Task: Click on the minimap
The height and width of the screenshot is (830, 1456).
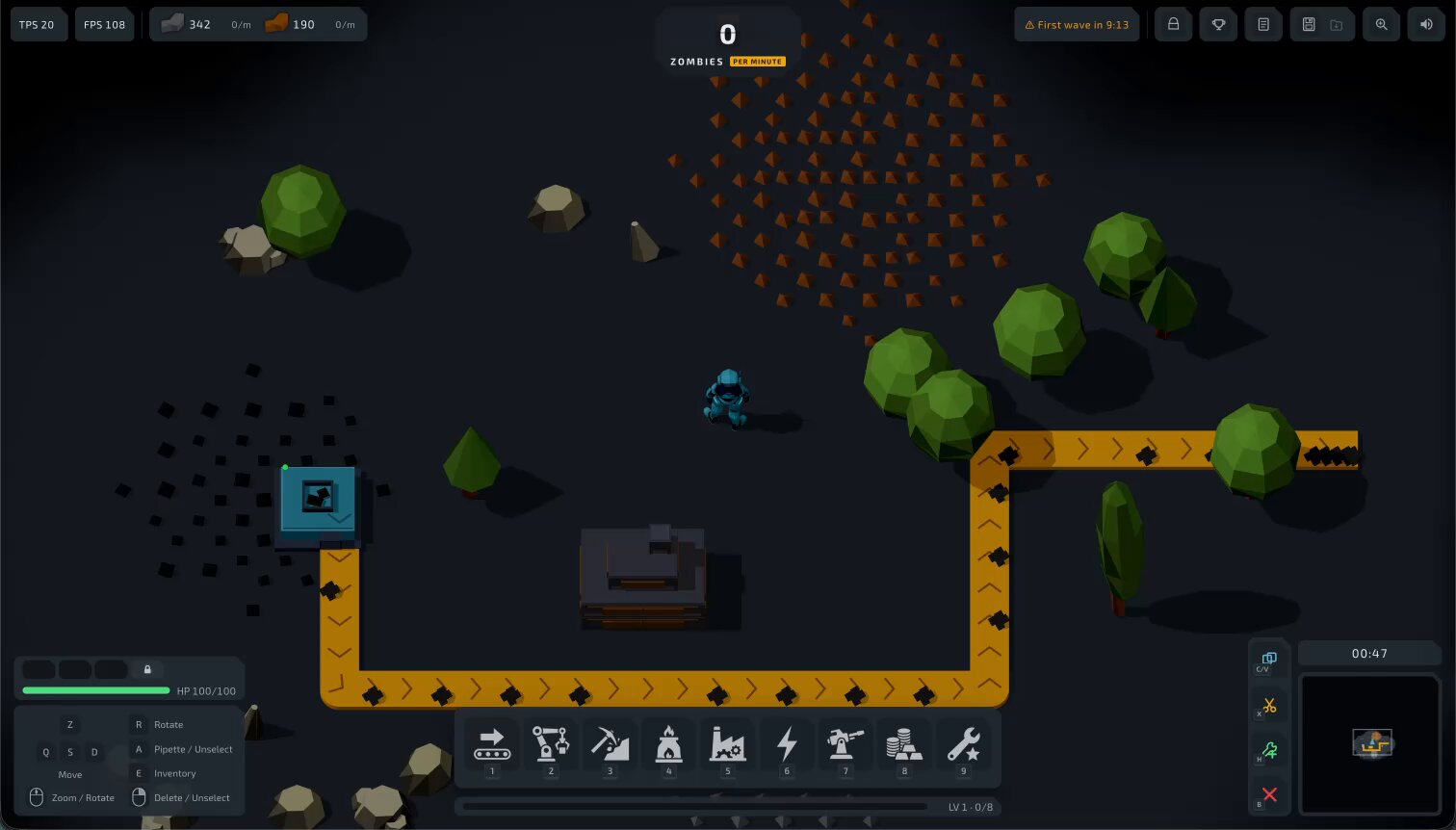Action: coord(1370,743)
